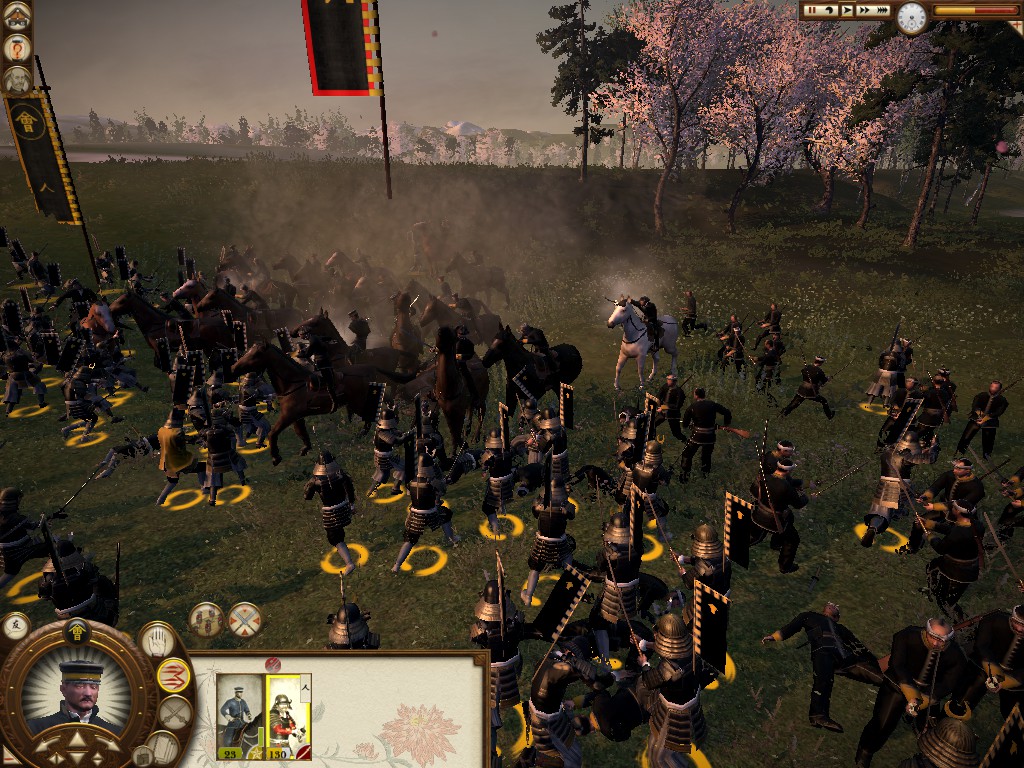Image resolution: width=1024 pixels, height=768 pixels.
Task: Switch to double fast-forward speed
Action: click(864, 10)
